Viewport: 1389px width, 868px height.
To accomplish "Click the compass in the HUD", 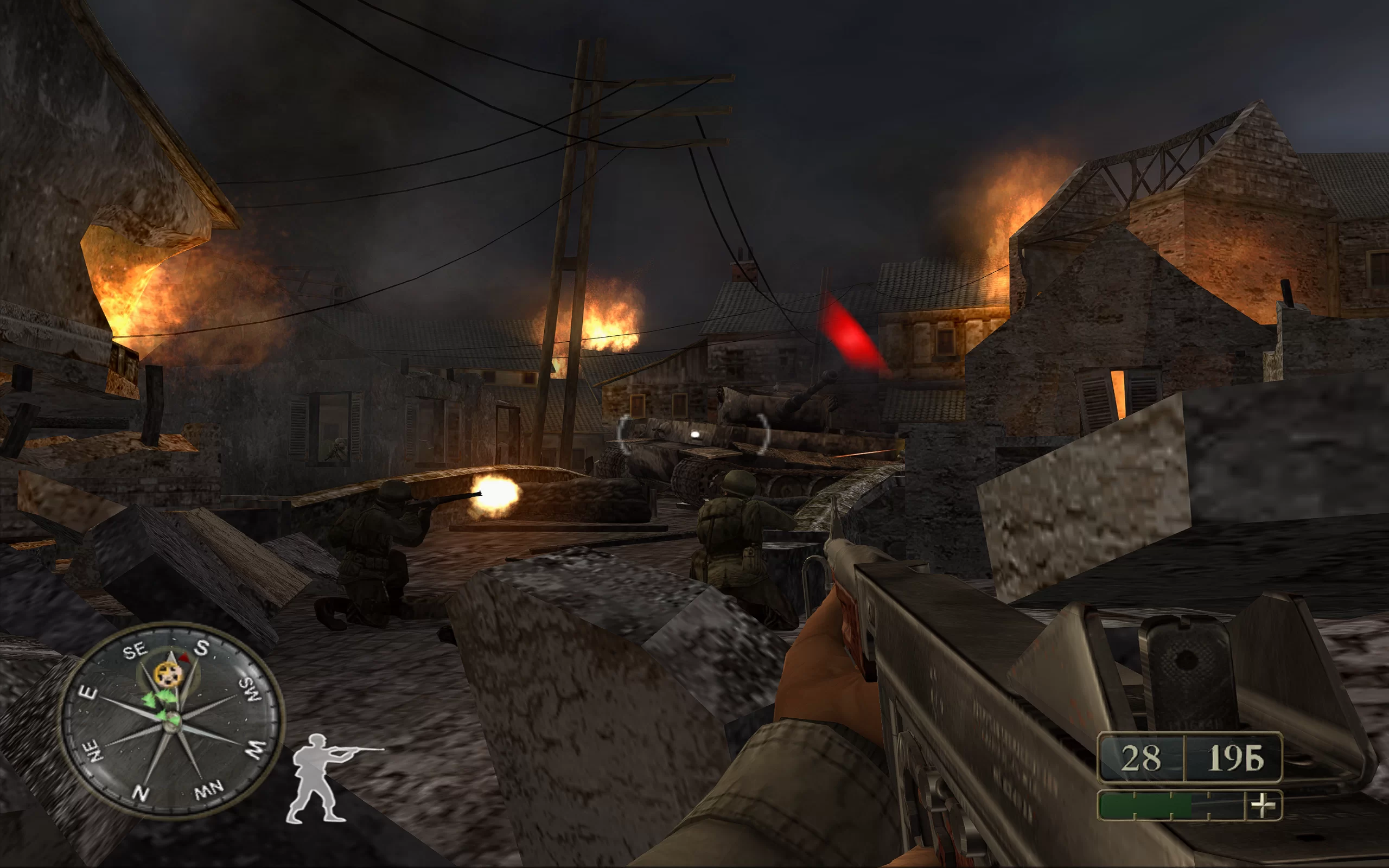I will click(171, 721).
